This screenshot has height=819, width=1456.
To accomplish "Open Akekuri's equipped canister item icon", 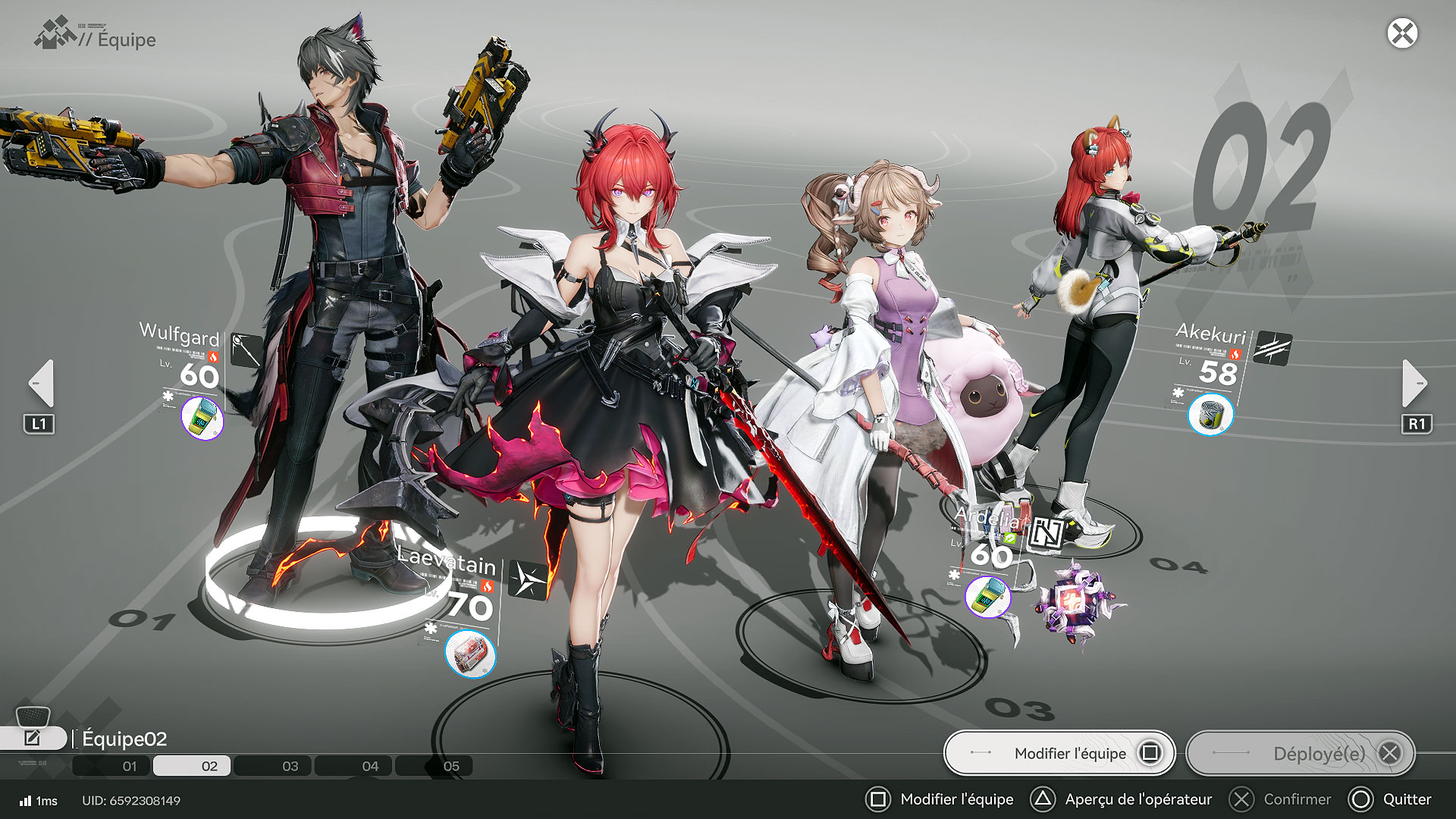I will point(1210,415).
